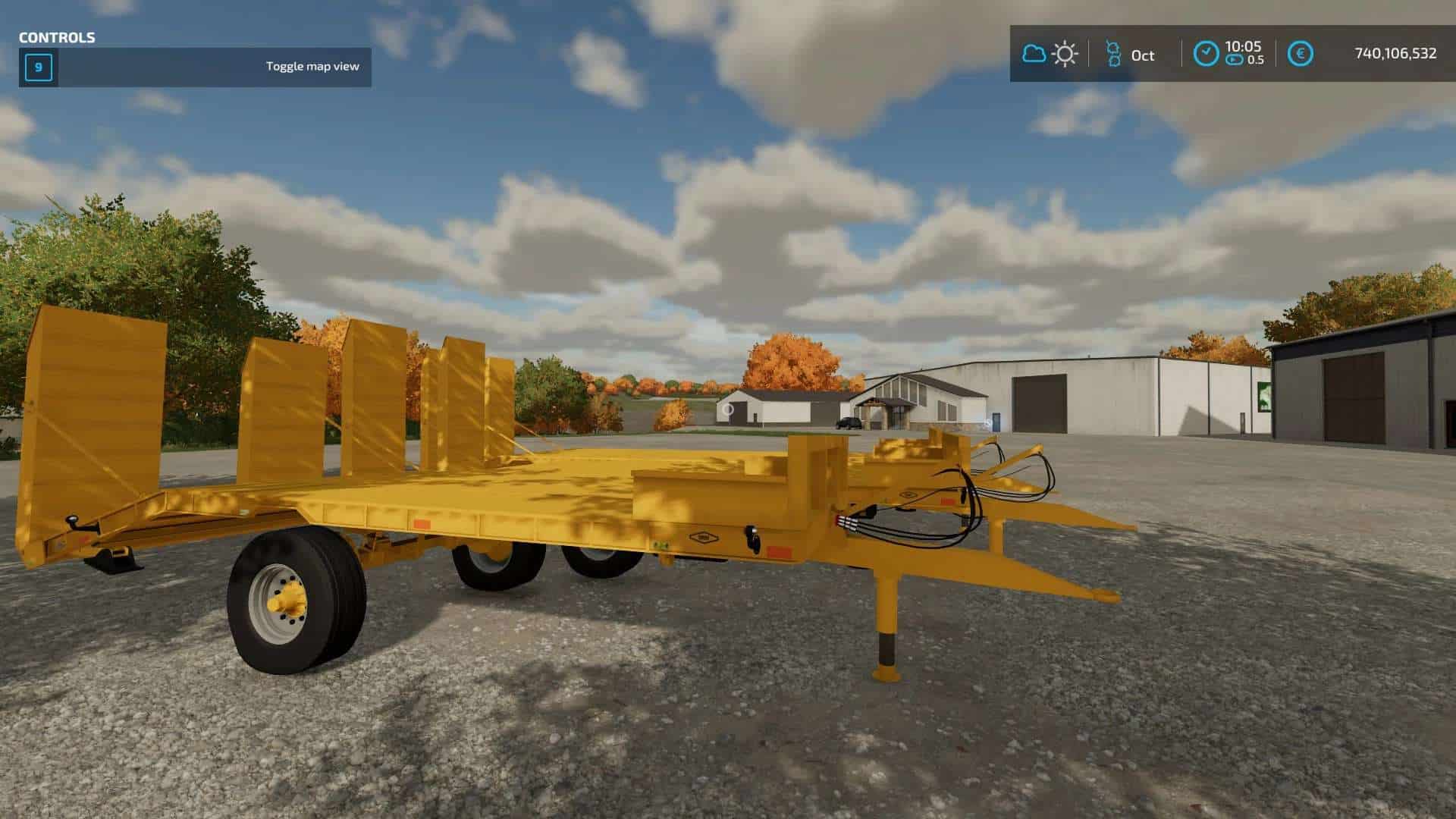This screenshot has width=1456, height=819.
Task: Select the clock icon in the HUD
Action: pyautogui.click(x=1206, y=54)
